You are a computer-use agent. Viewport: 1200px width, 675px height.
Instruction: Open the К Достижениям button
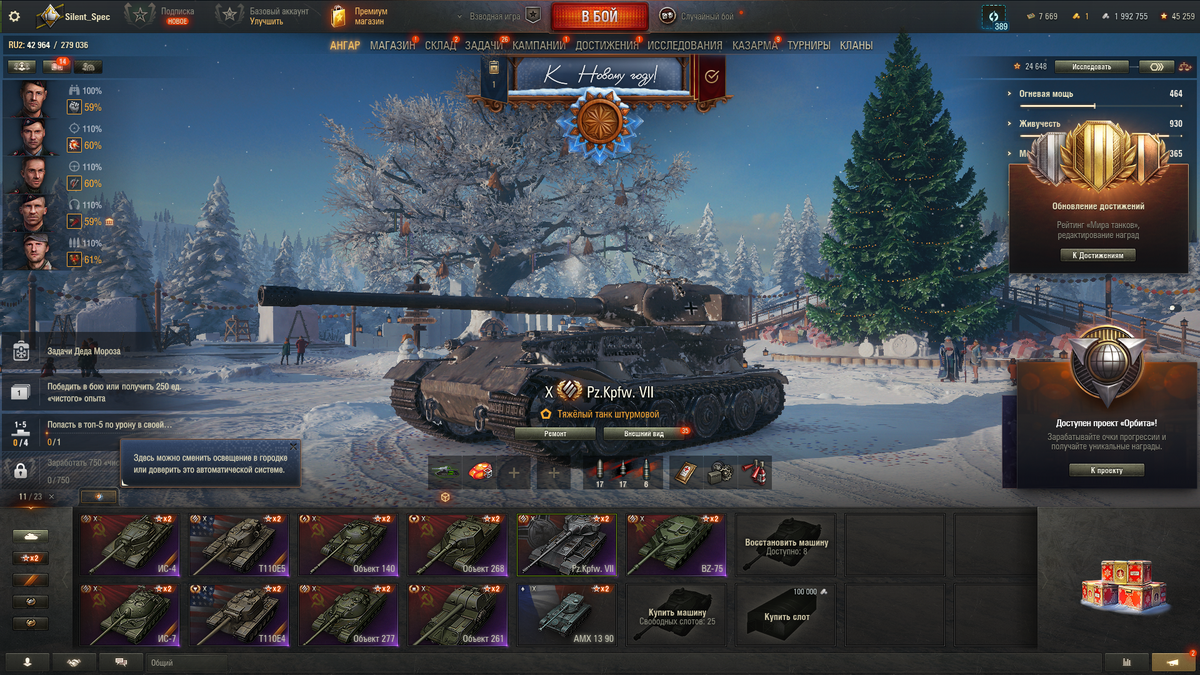click(1098, 255)
